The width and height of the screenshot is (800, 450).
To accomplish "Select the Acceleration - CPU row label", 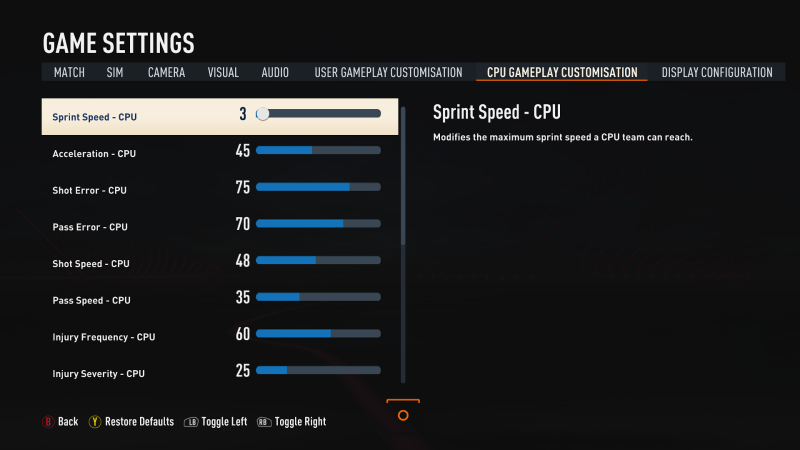I will point(94,154).
